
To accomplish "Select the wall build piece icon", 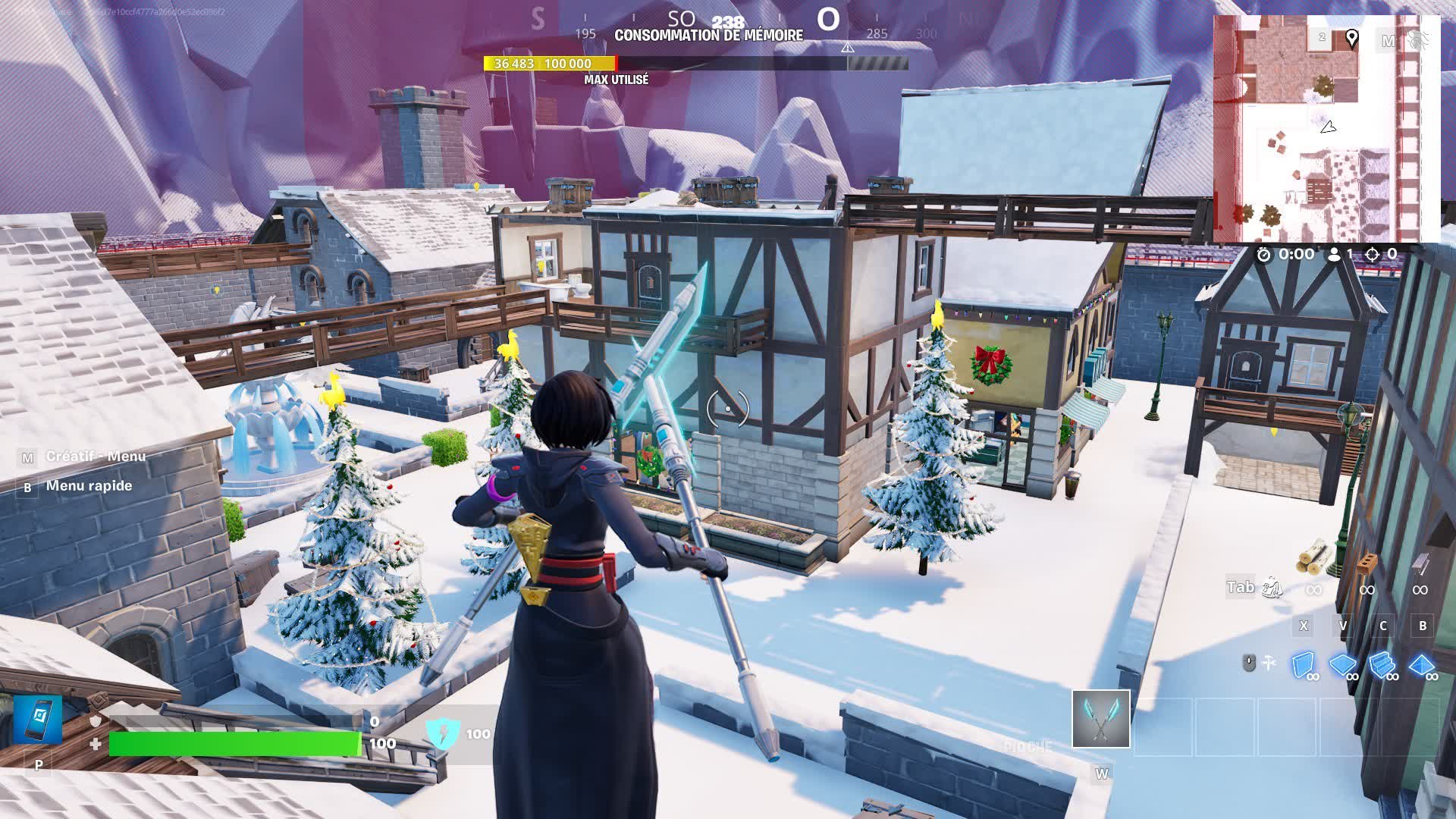I will coord(1304,665).
